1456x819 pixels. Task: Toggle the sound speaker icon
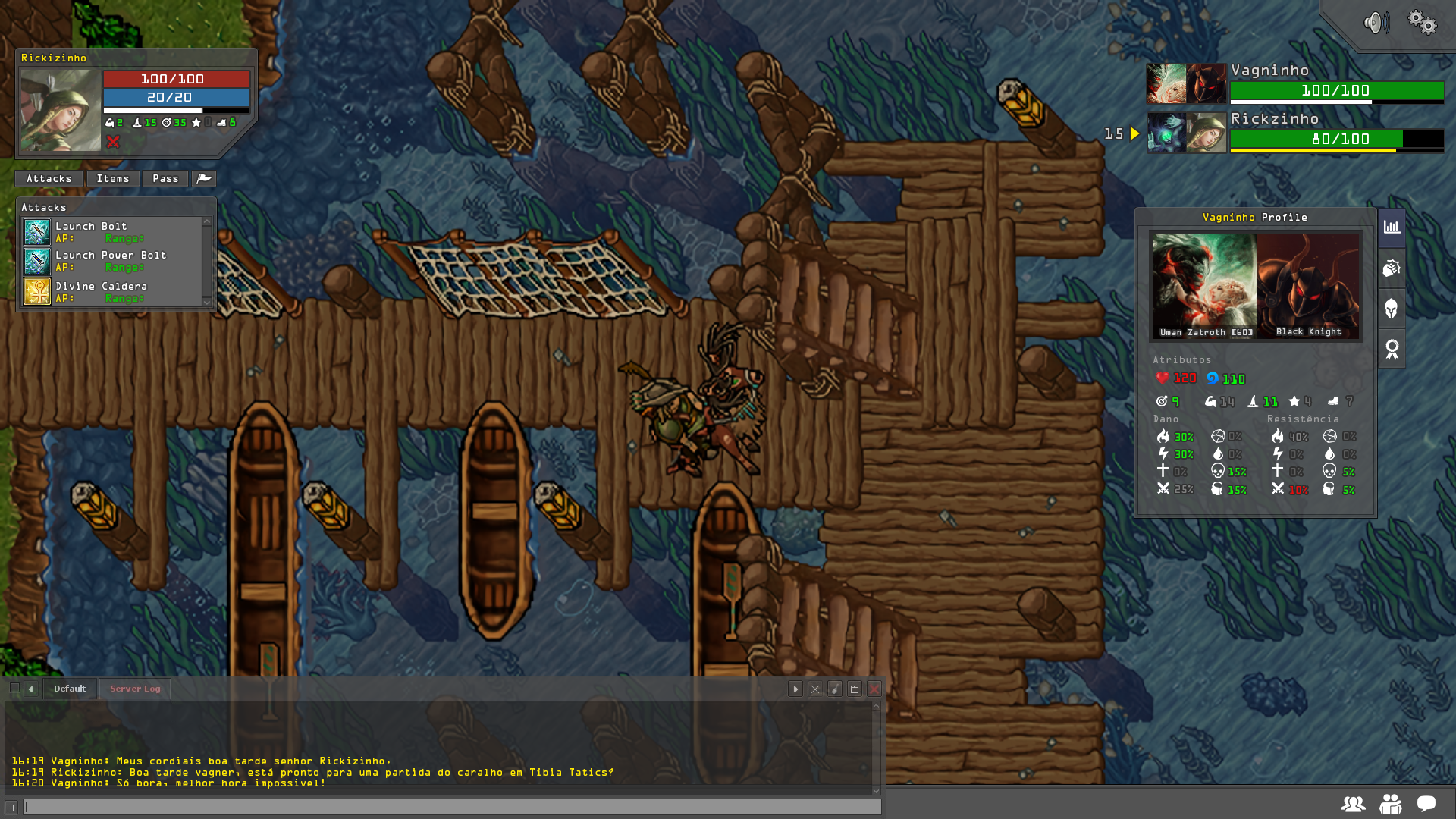click(x=1376, y=23)
